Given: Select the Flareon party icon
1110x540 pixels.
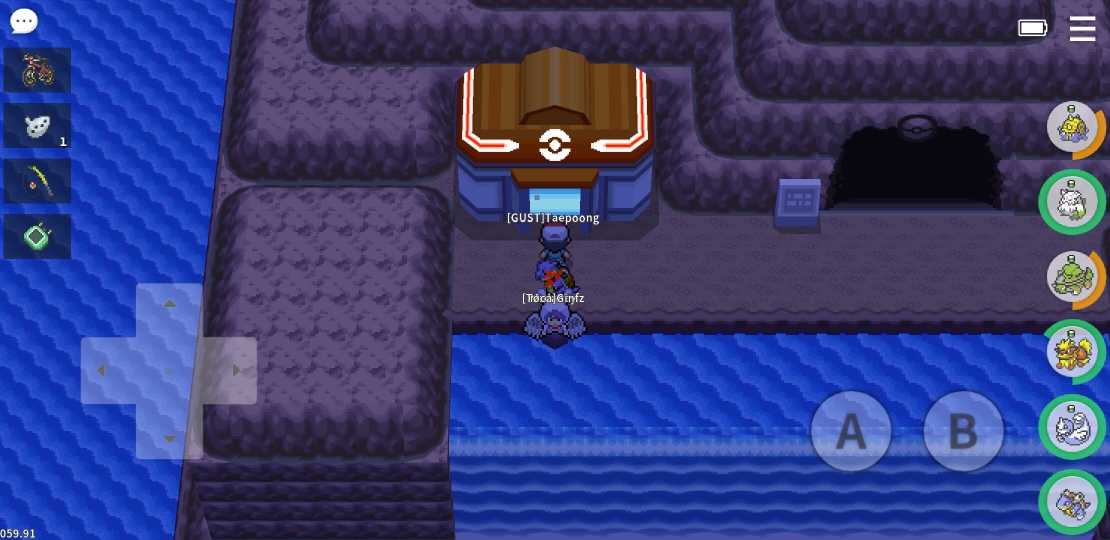Looking at the screenshot, I should point(1072,352).
